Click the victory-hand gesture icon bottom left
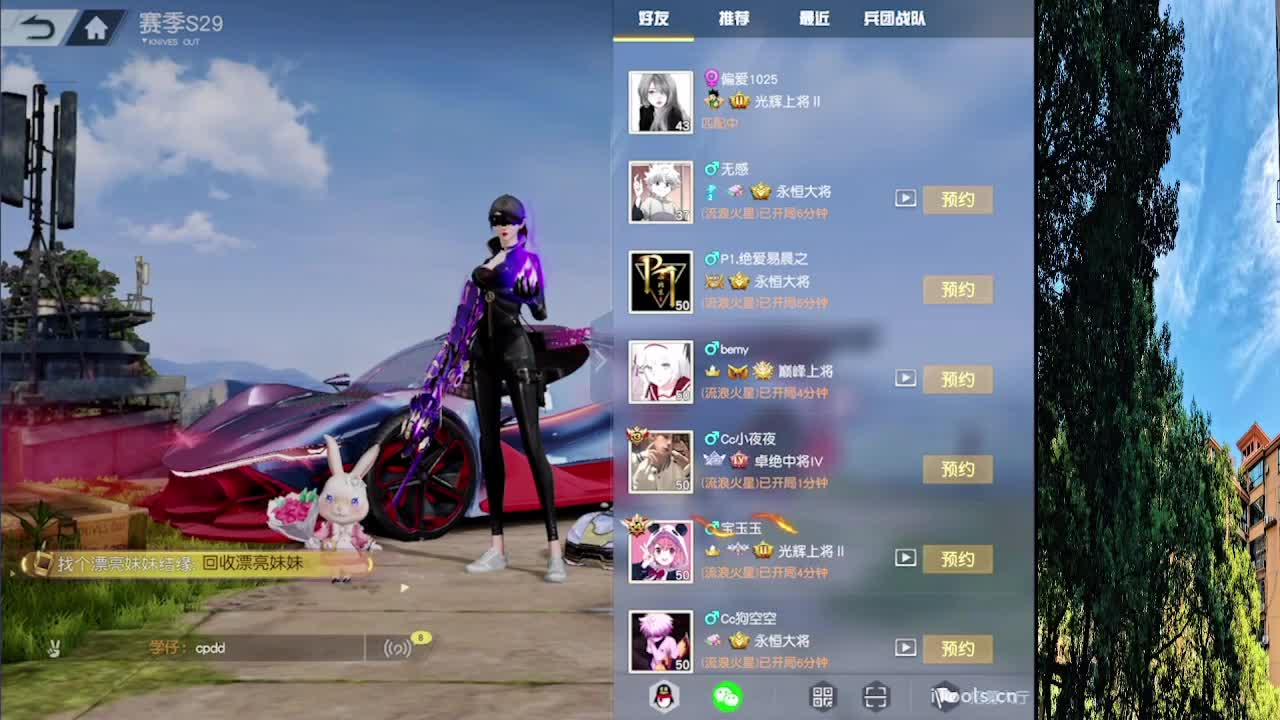This screenshot has width=1280, height=720. point(54,649)
